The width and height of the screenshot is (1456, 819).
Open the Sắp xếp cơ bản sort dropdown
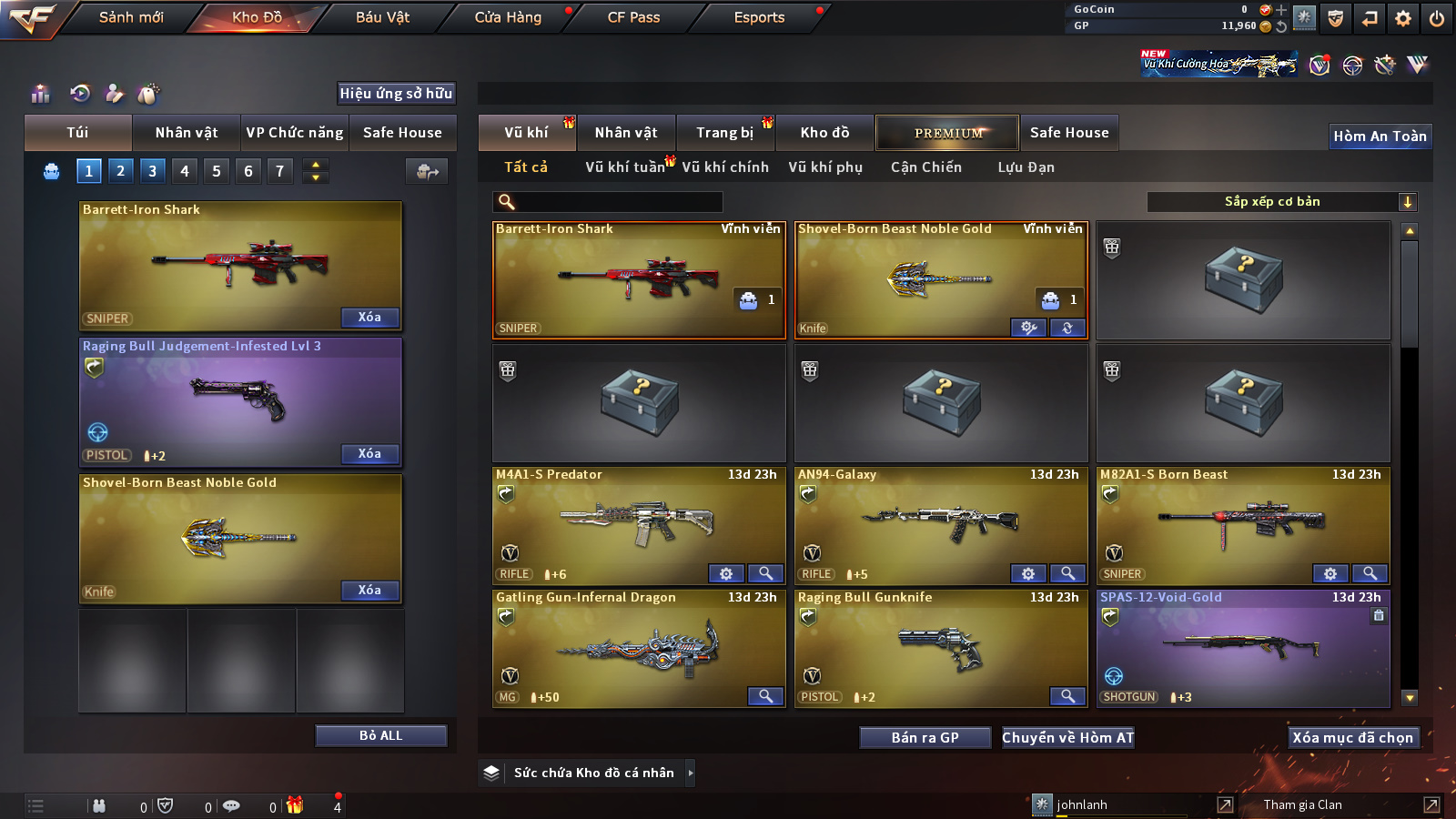coord(1281,202)
